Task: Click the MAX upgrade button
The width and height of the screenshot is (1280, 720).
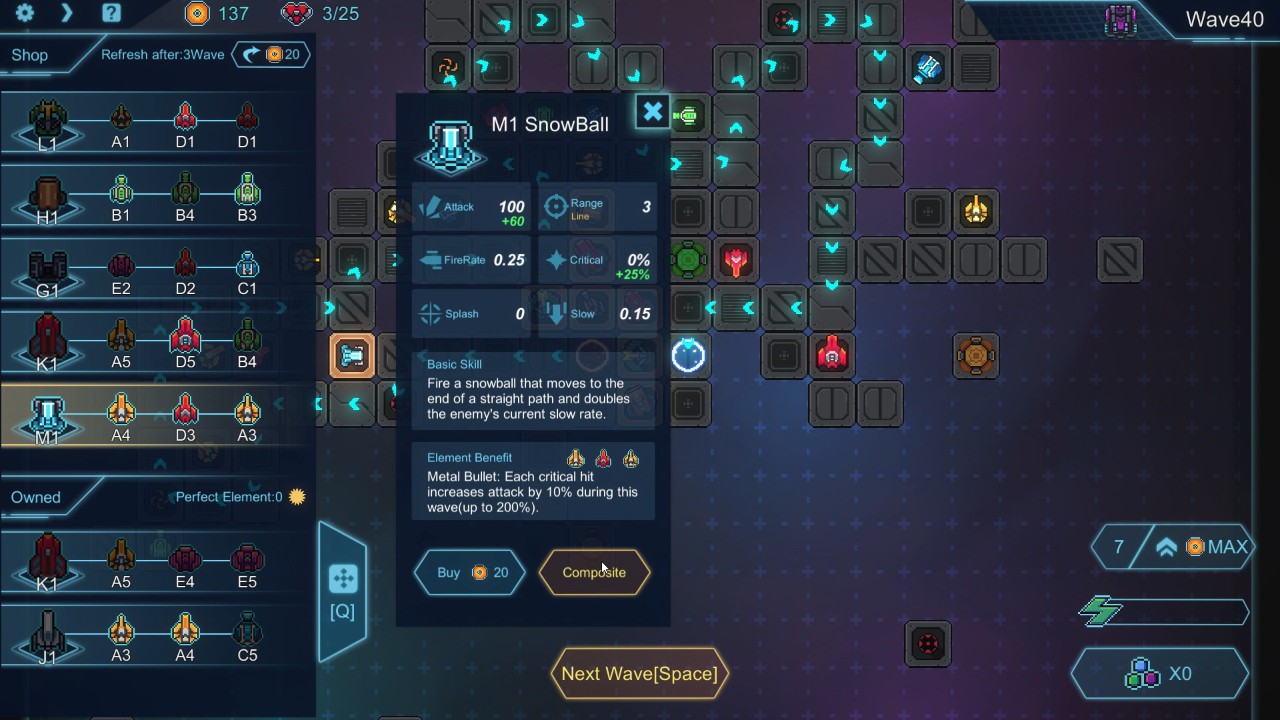Action: point(1203,547)
